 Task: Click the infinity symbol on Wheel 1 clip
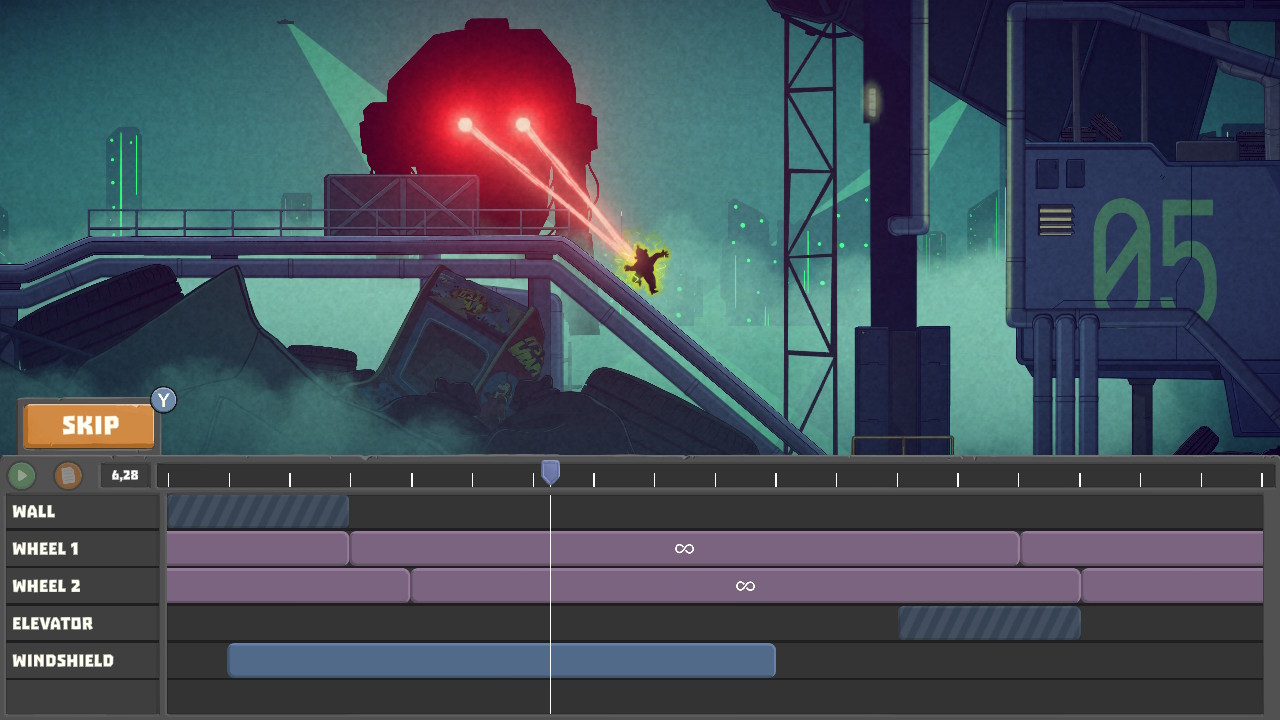pos(684,548)
